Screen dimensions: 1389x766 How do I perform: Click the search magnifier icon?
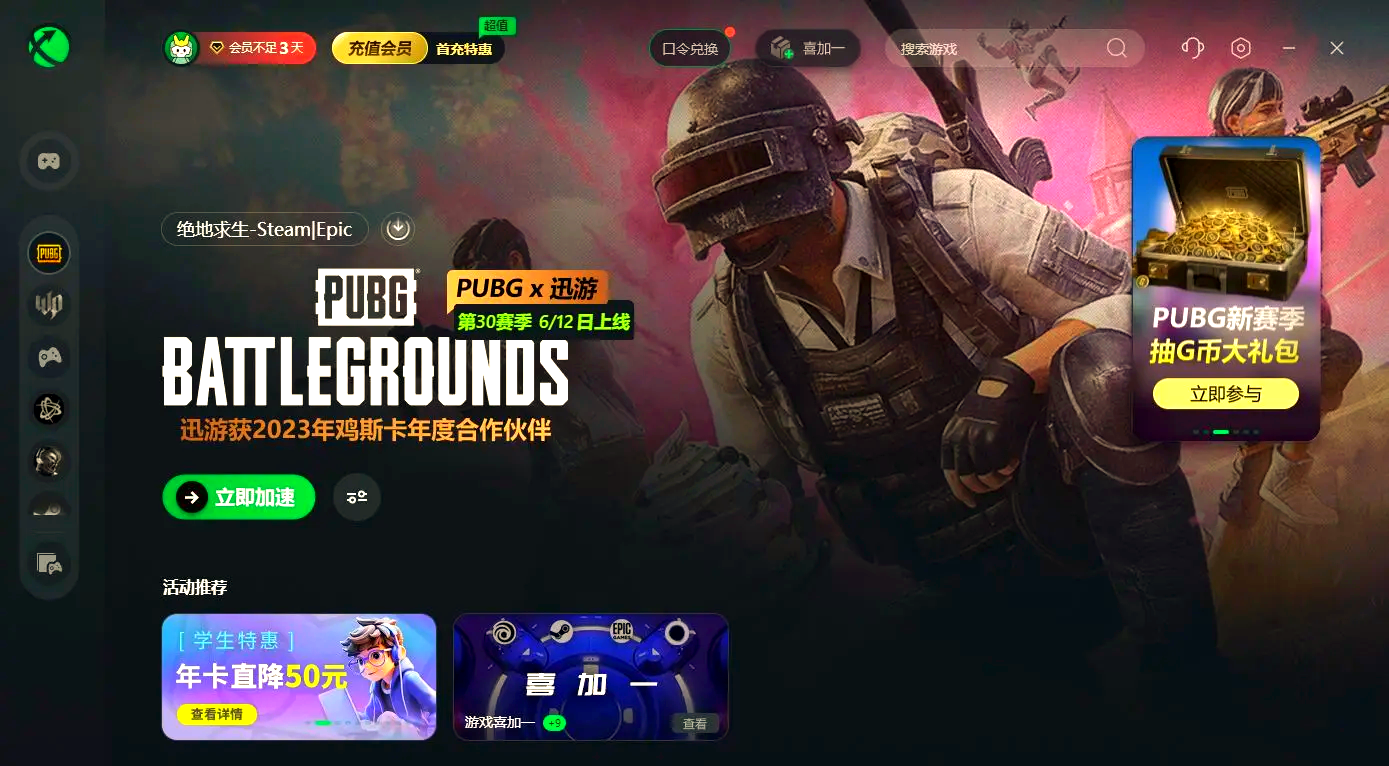[x=1116, y=47]
